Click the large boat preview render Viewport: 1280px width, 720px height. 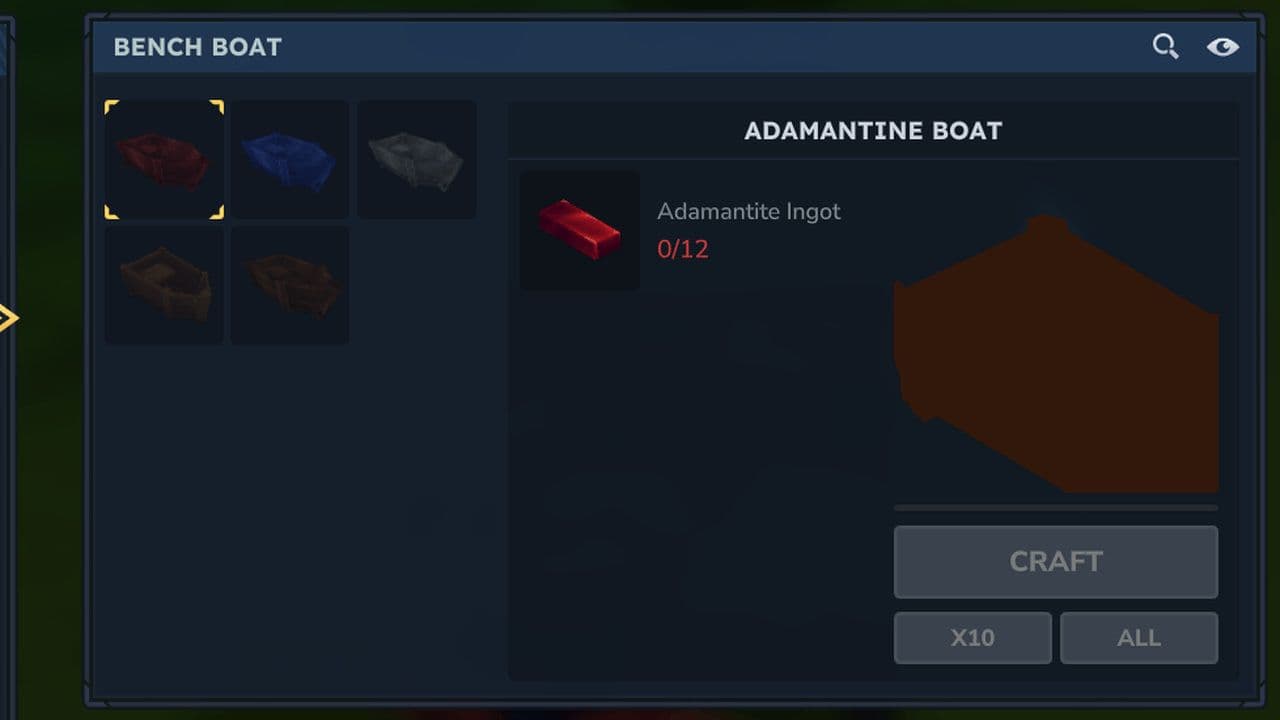tap(1060, 350)
